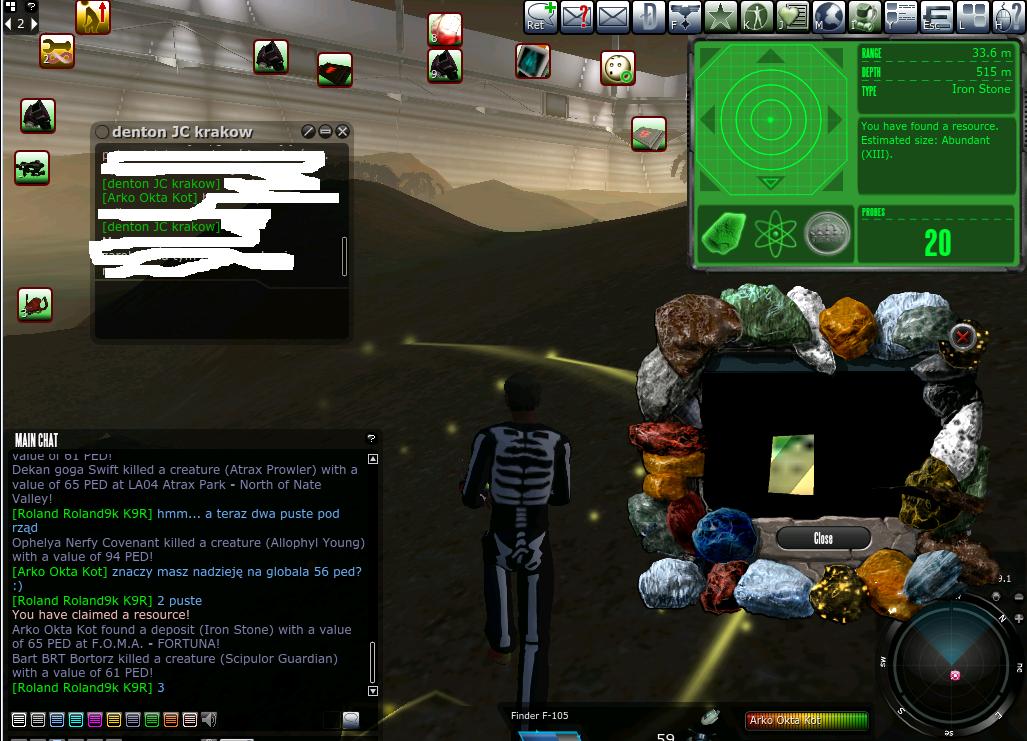Select the atom energy icon on finder panel

(774, 234)
